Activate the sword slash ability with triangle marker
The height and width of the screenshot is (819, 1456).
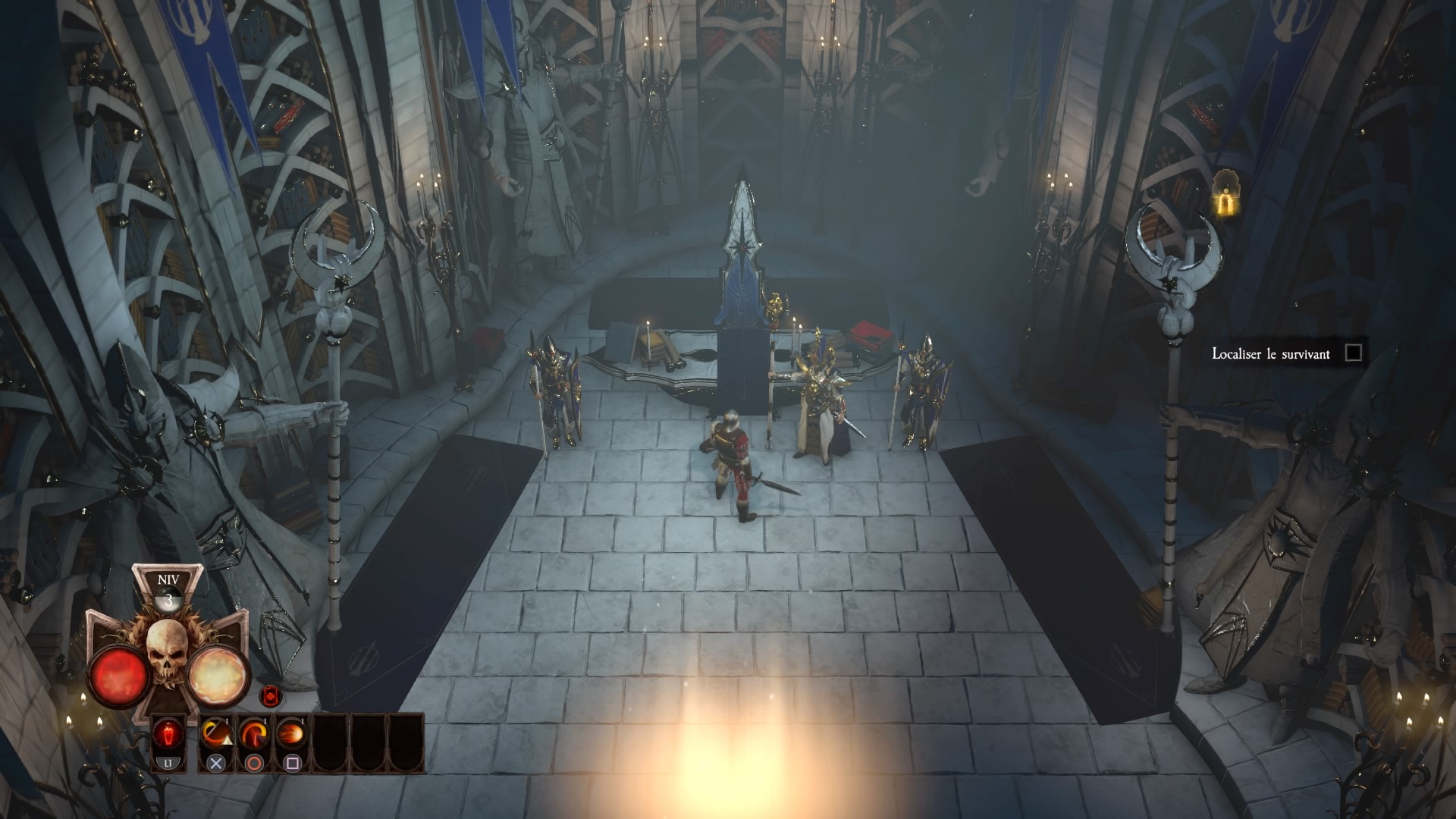[x=216, y=735]
